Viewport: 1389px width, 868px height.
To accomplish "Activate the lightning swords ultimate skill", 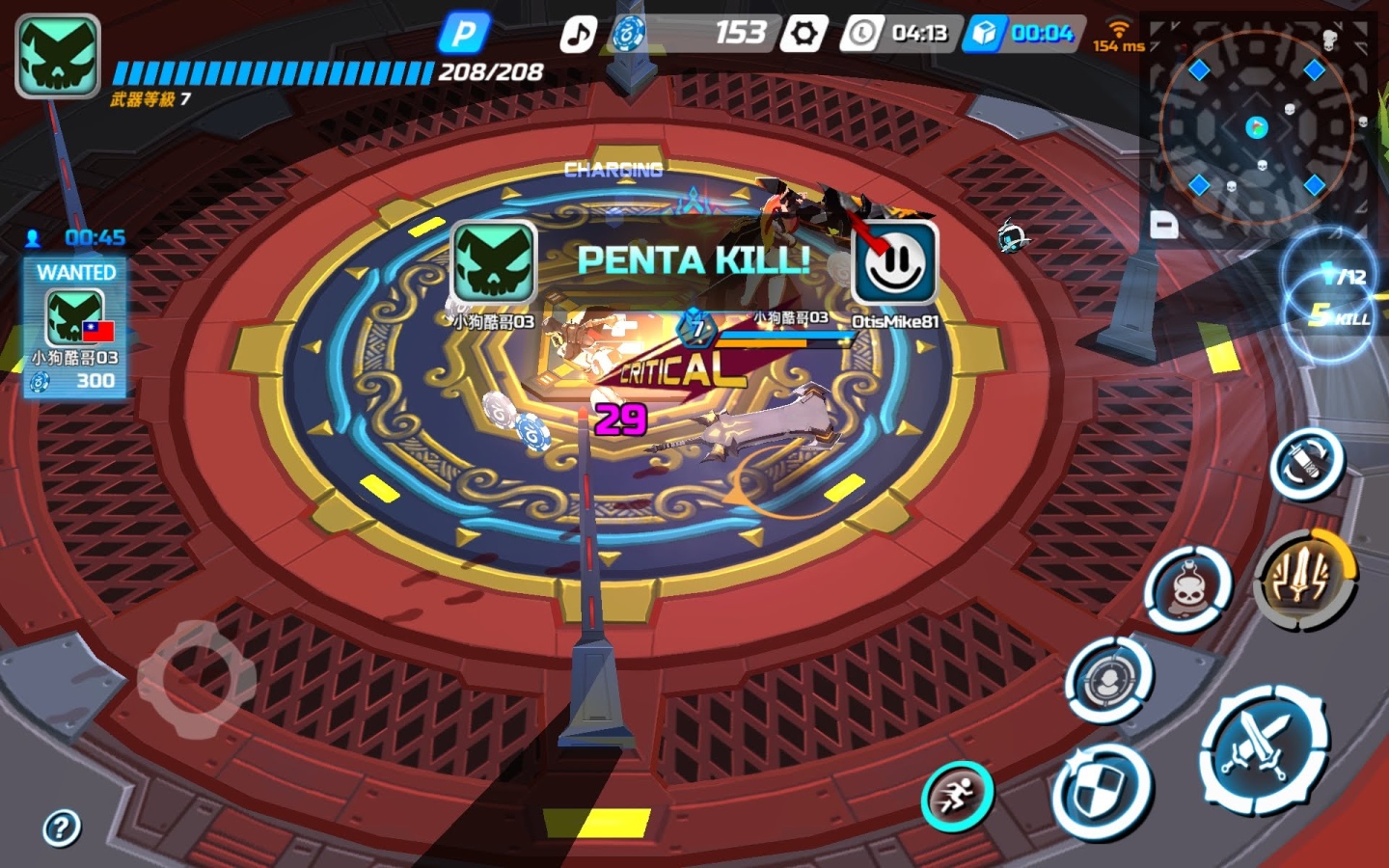I will pyautogui.click(x=1303, y=578).
